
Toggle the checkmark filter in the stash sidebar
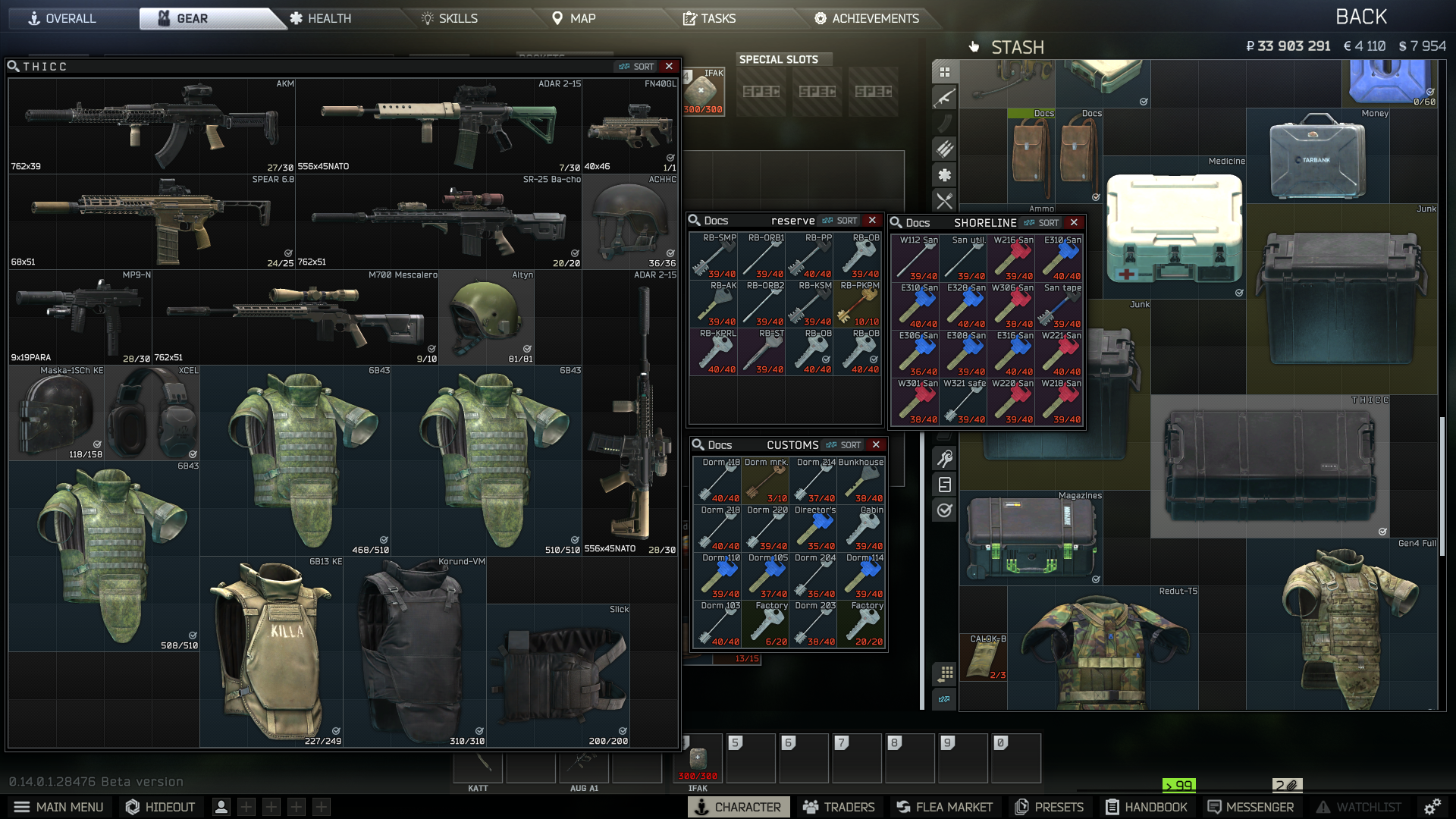click(943, 510)
